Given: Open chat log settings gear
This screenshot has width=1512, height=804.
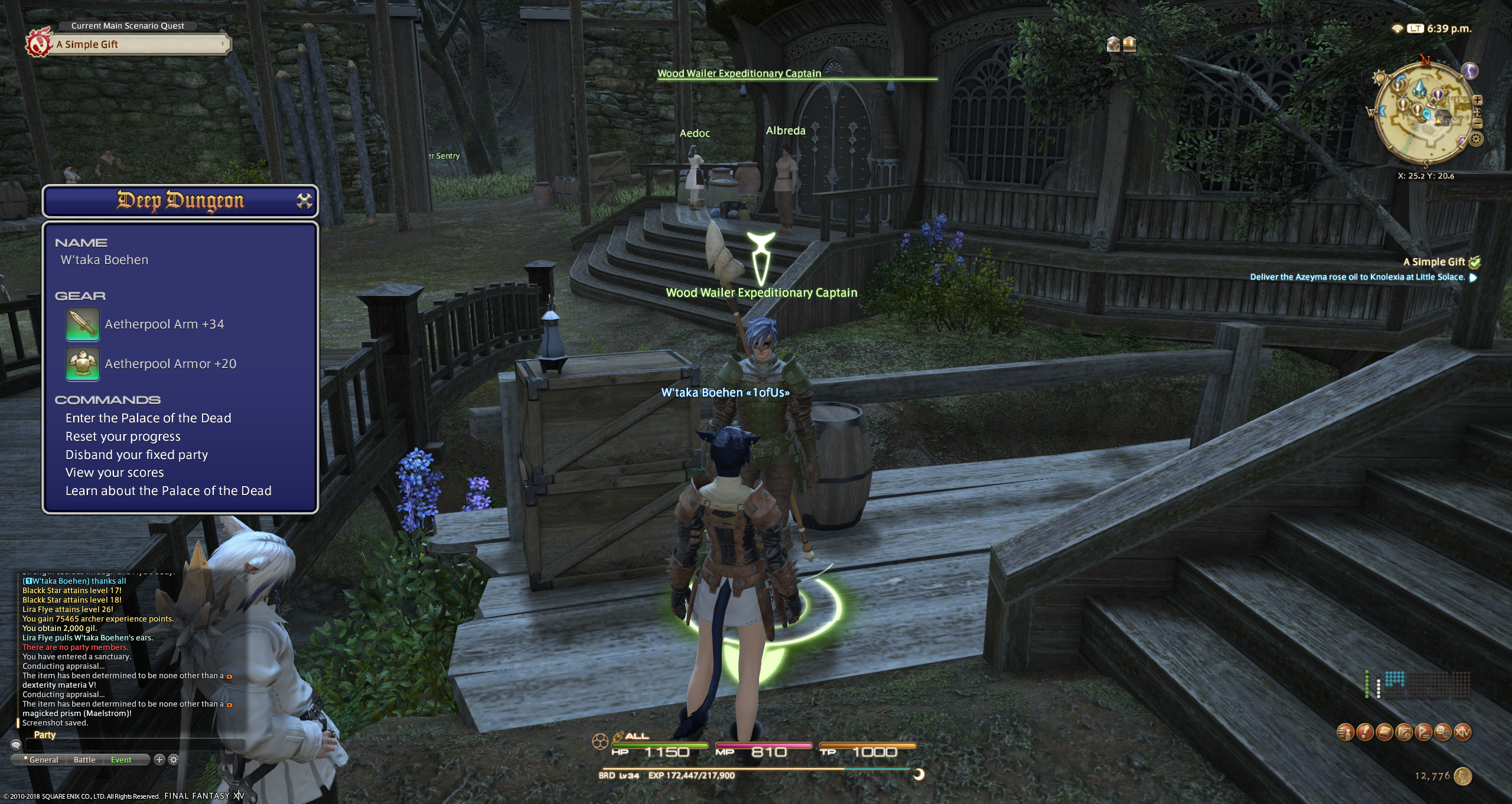Looking at the screenshot, I should coord(174,760).
